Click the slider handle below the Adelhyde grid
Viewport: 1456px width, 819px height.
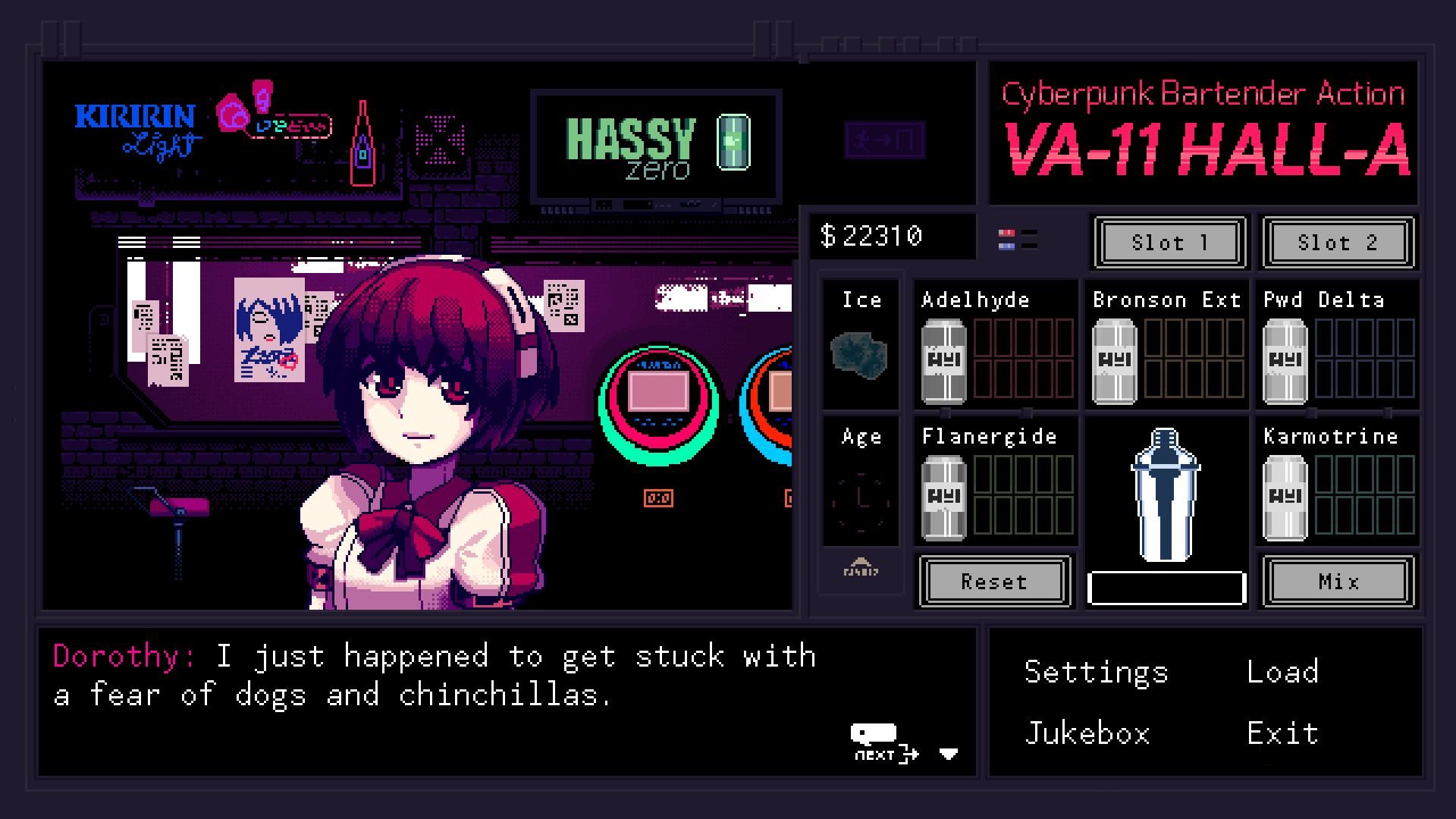point(944,413)
